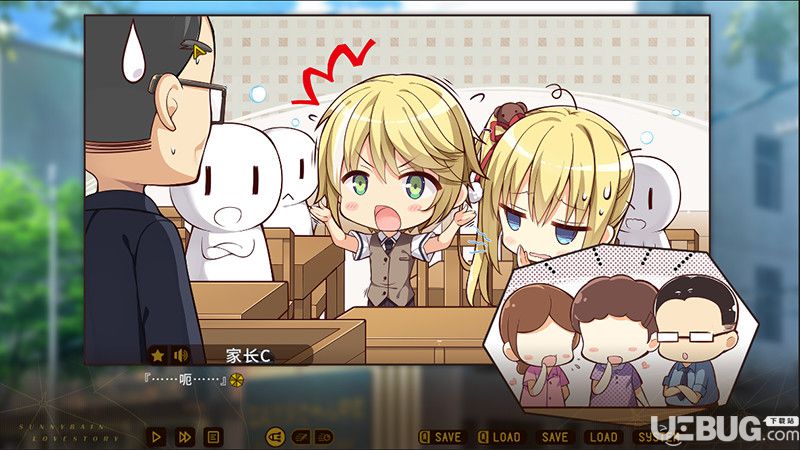
Task: Open the LOAD menu
Action: (x=603, y=436)
